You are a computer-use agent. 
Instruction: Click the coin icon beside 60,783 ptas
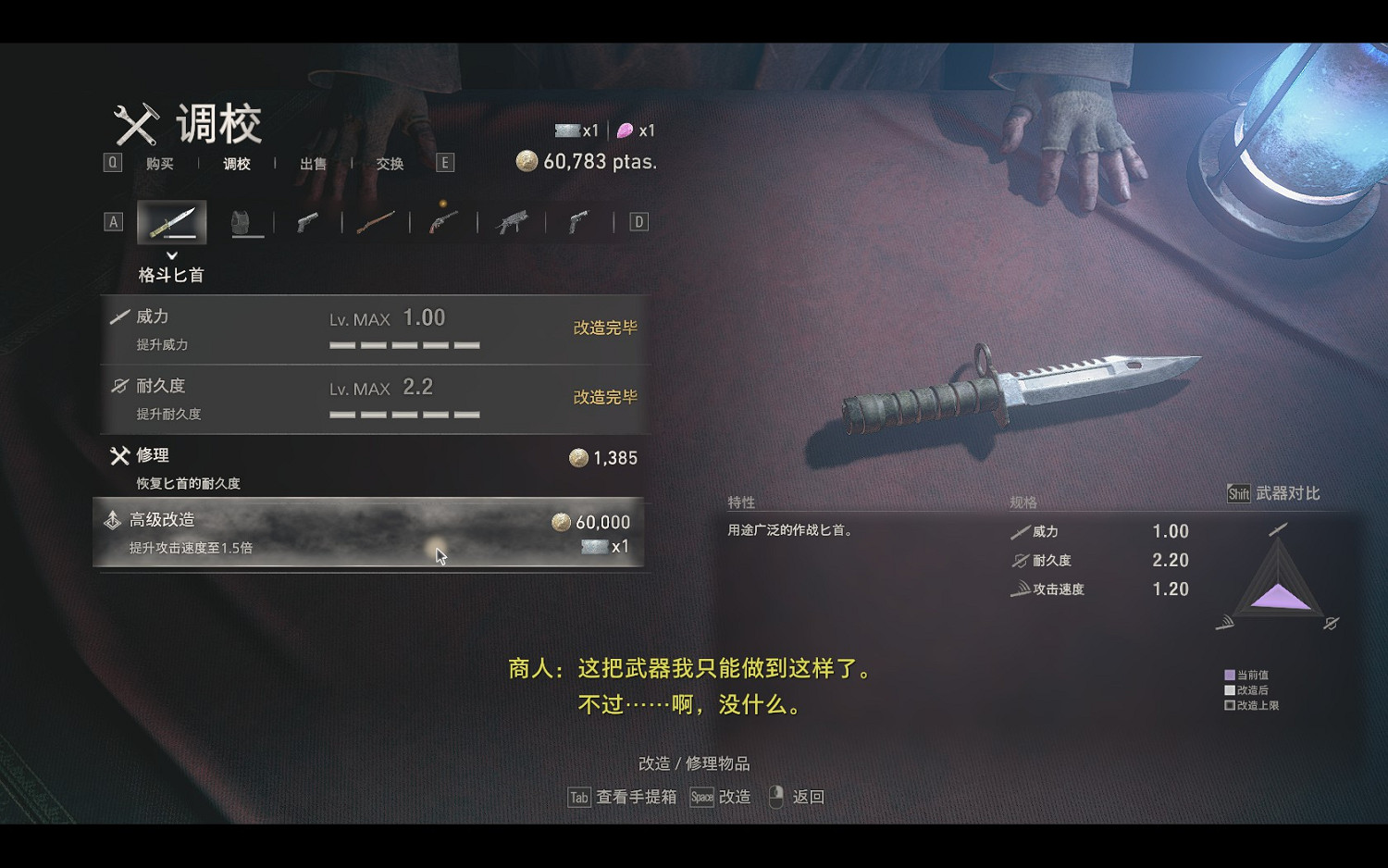coord(527,159)
